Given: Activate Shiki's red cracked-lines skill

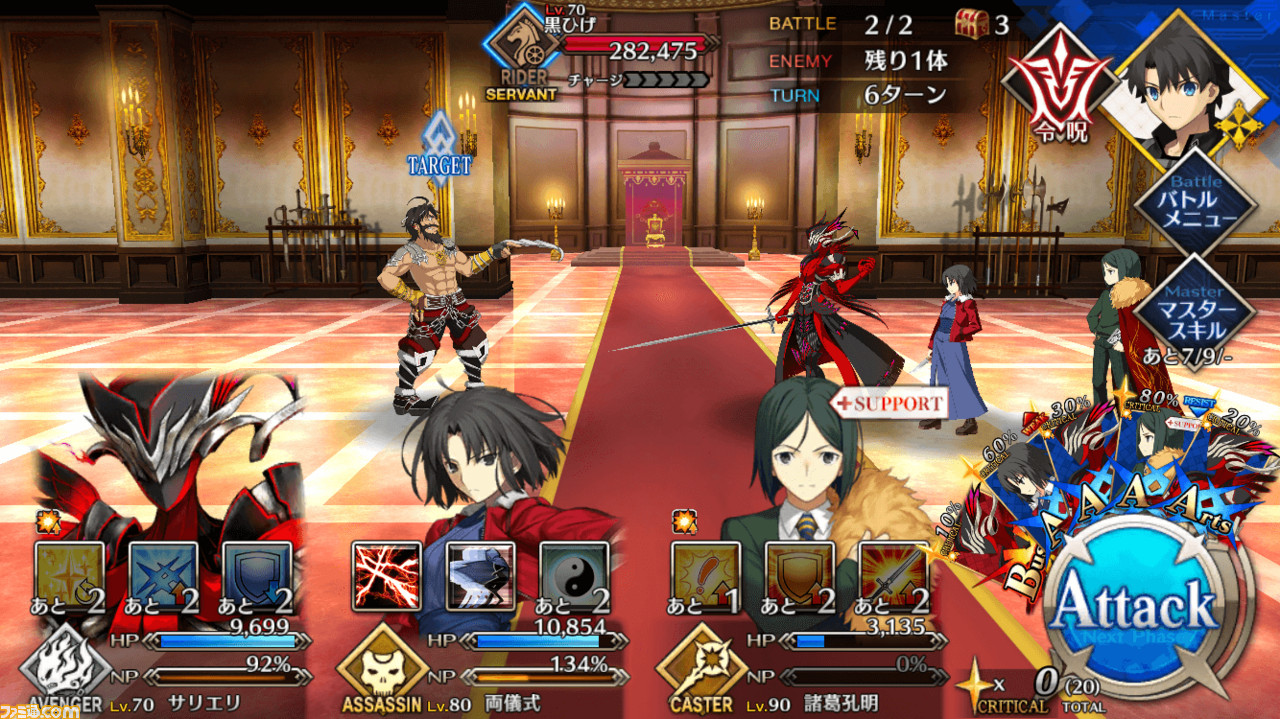Looking at the screenshot, I should coord(386,576).
